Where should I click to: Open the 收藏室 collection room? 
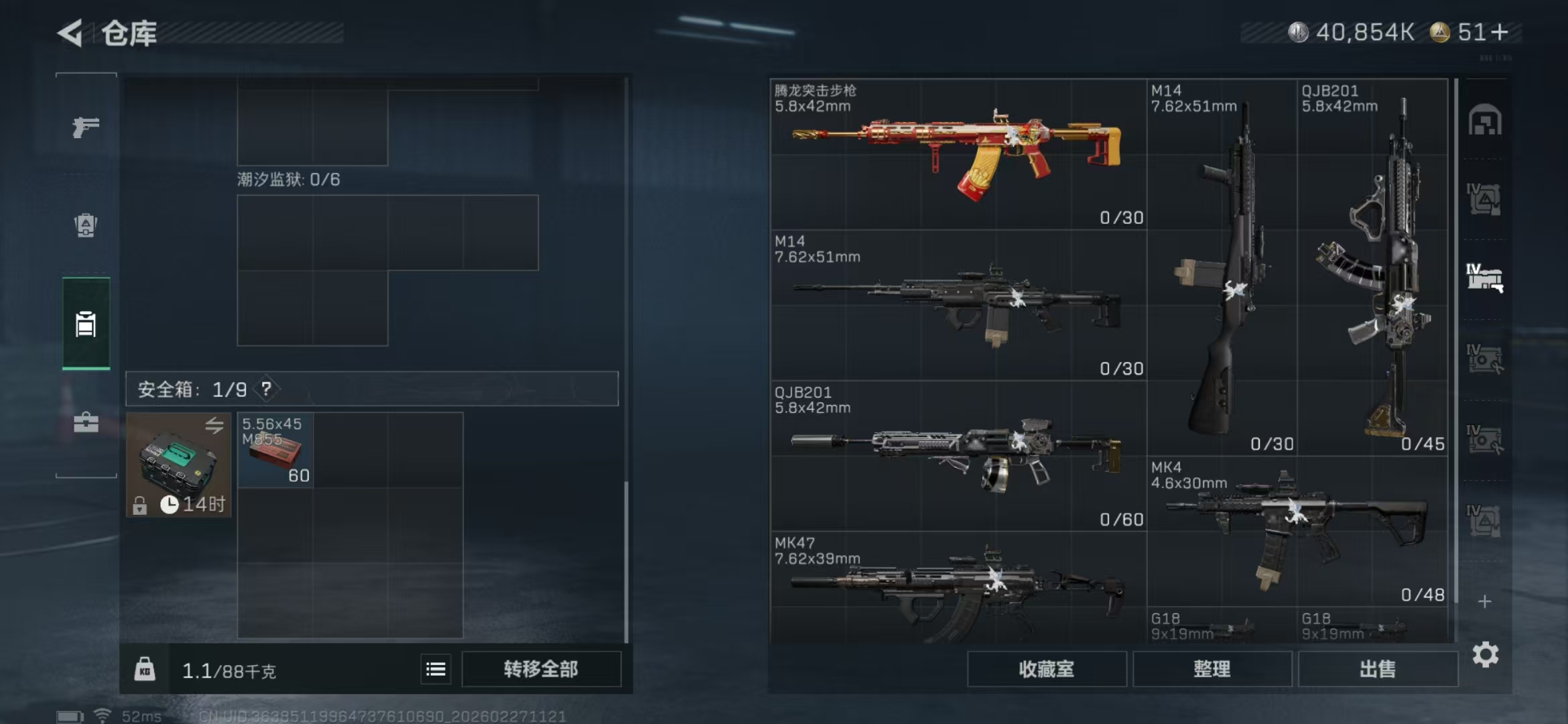(x=1046, y=669)
